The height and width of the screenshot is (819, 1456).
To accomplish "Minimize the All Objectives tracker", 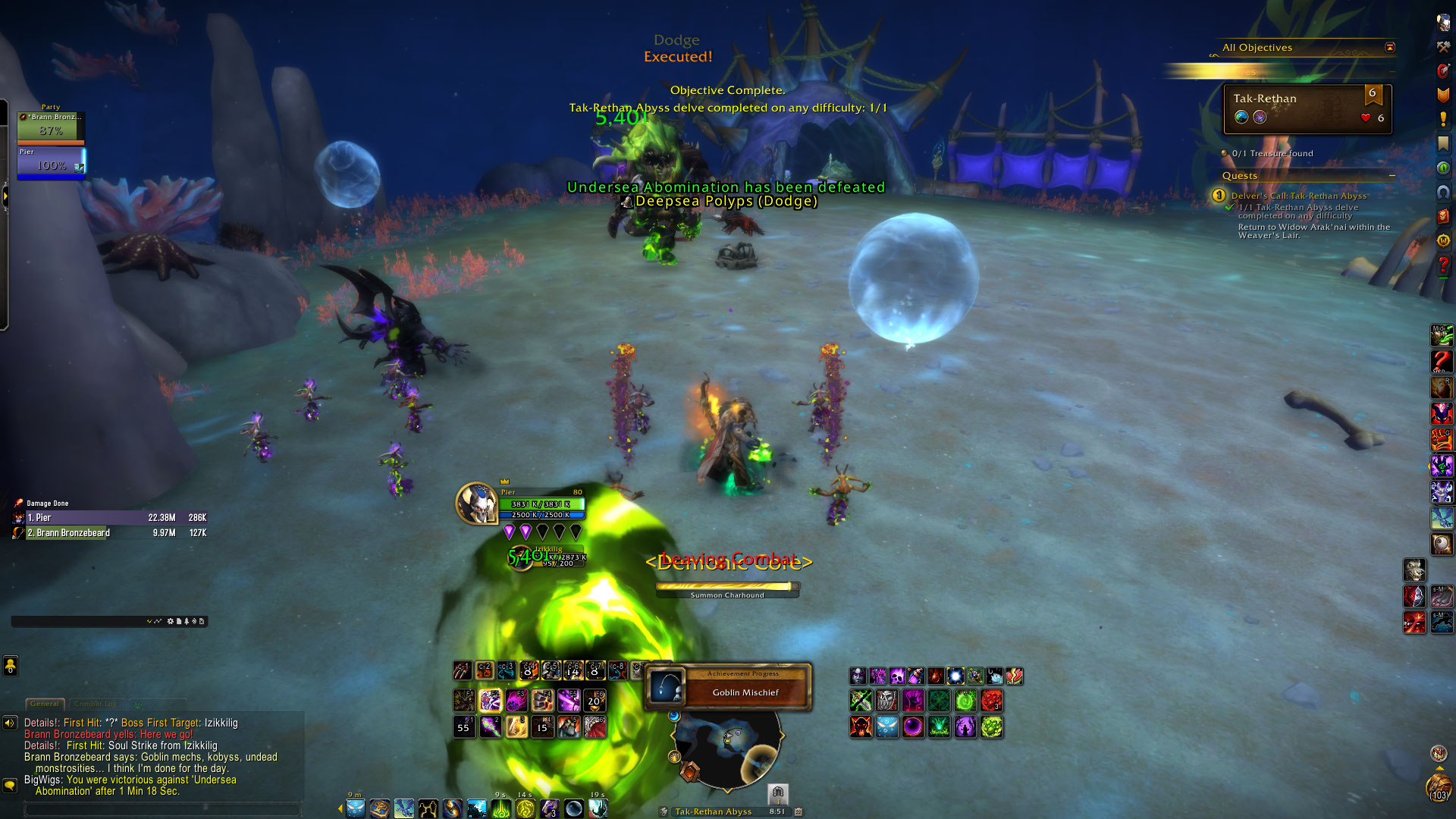I will coord(1390,48).
